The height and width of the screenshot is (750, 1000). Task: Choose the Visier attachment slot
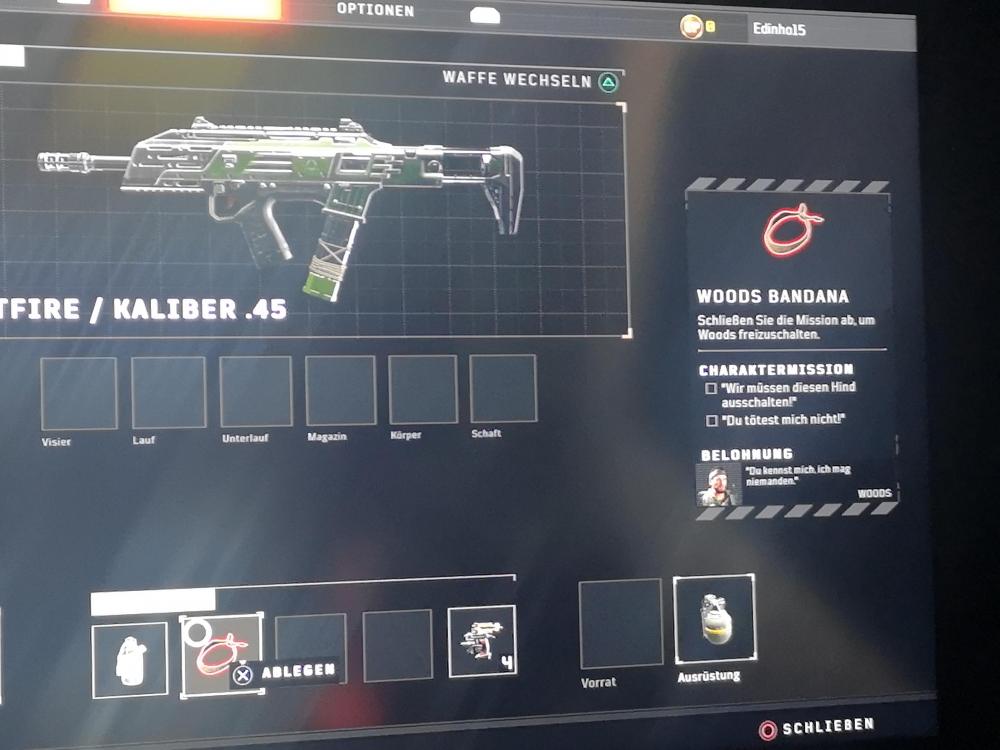tap(78, 393)
